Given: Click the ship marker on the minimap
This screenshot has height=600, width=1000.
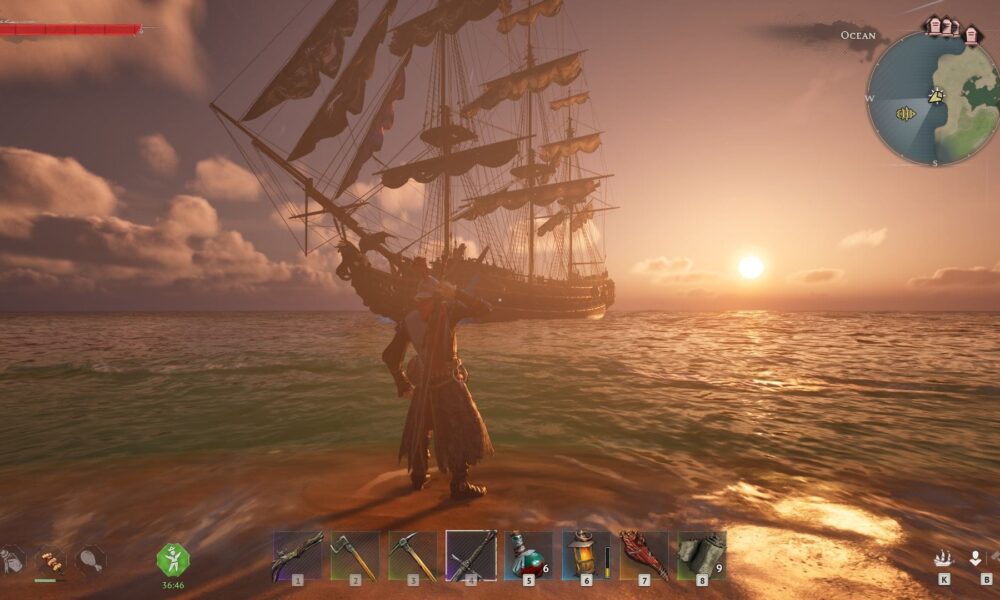Looking at the screenshot, I should click(x=906, y=114).
